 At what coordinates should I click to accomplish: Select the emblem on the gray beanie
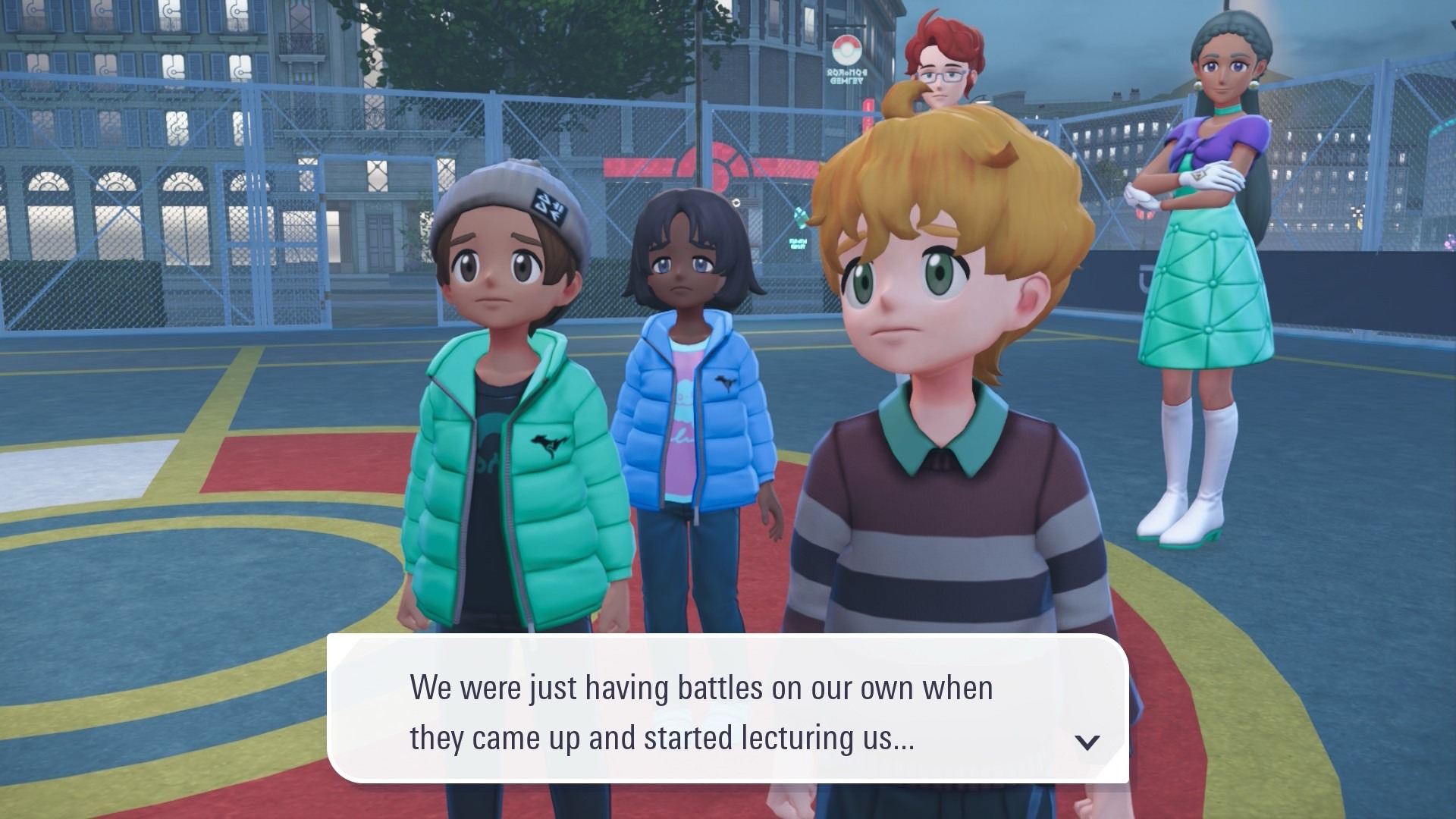[548, 207]
